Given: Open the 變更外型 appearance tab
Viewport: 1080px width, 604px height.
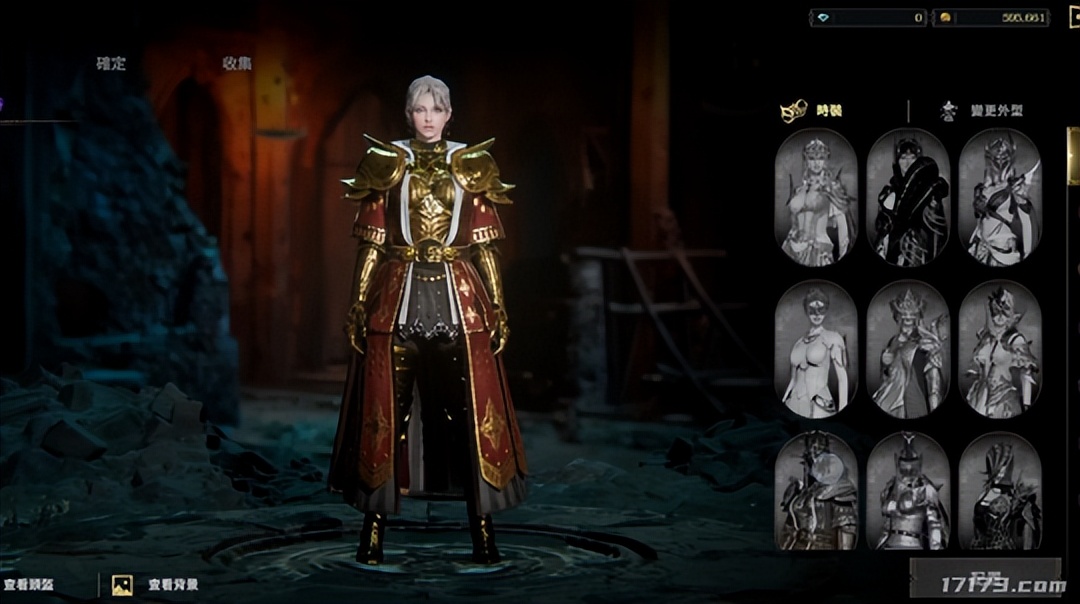Looking at the screenshot, I should tap(981, 111).
